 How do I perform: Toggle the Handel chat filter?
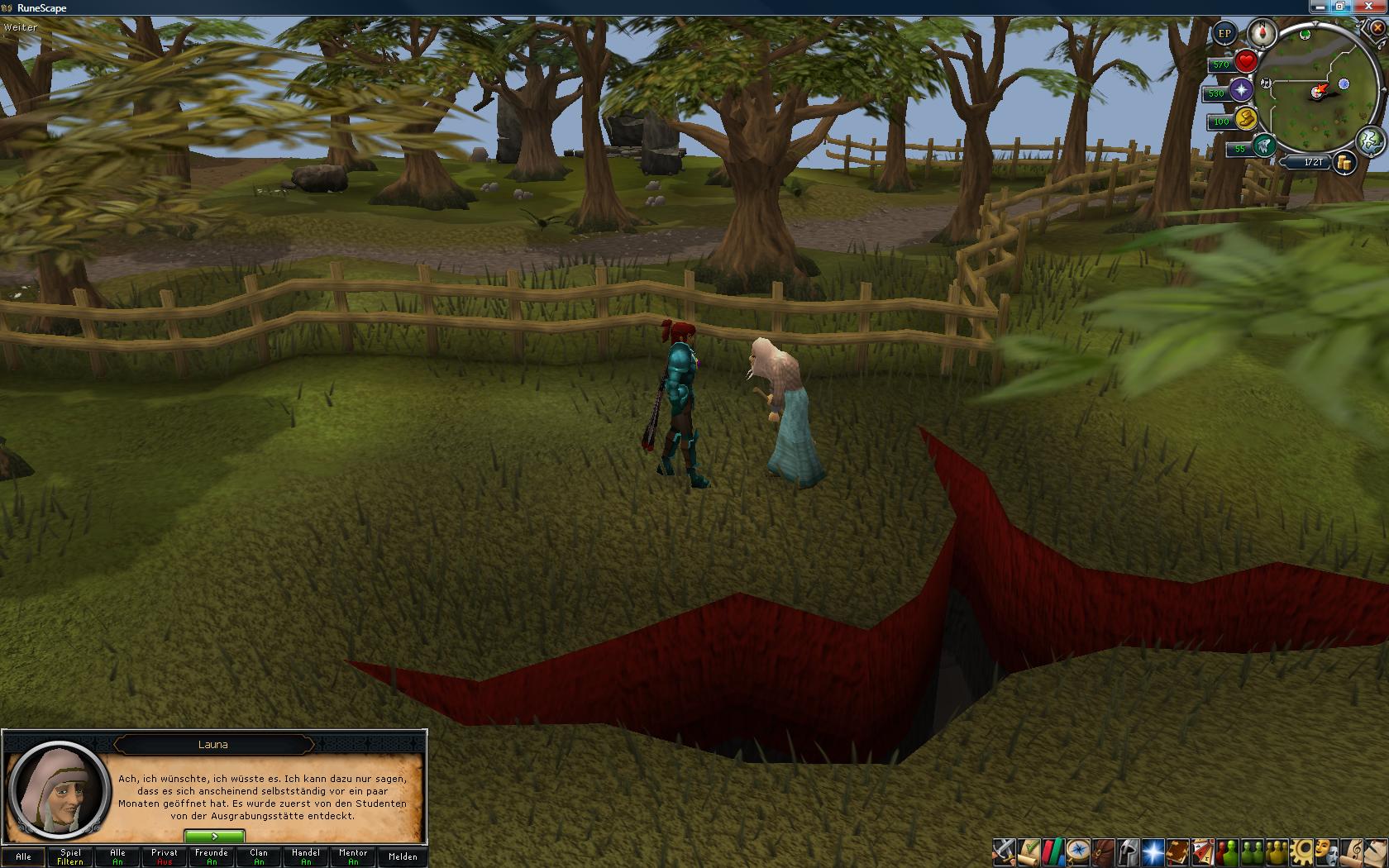pyautogui.click(x=306, y=856)
